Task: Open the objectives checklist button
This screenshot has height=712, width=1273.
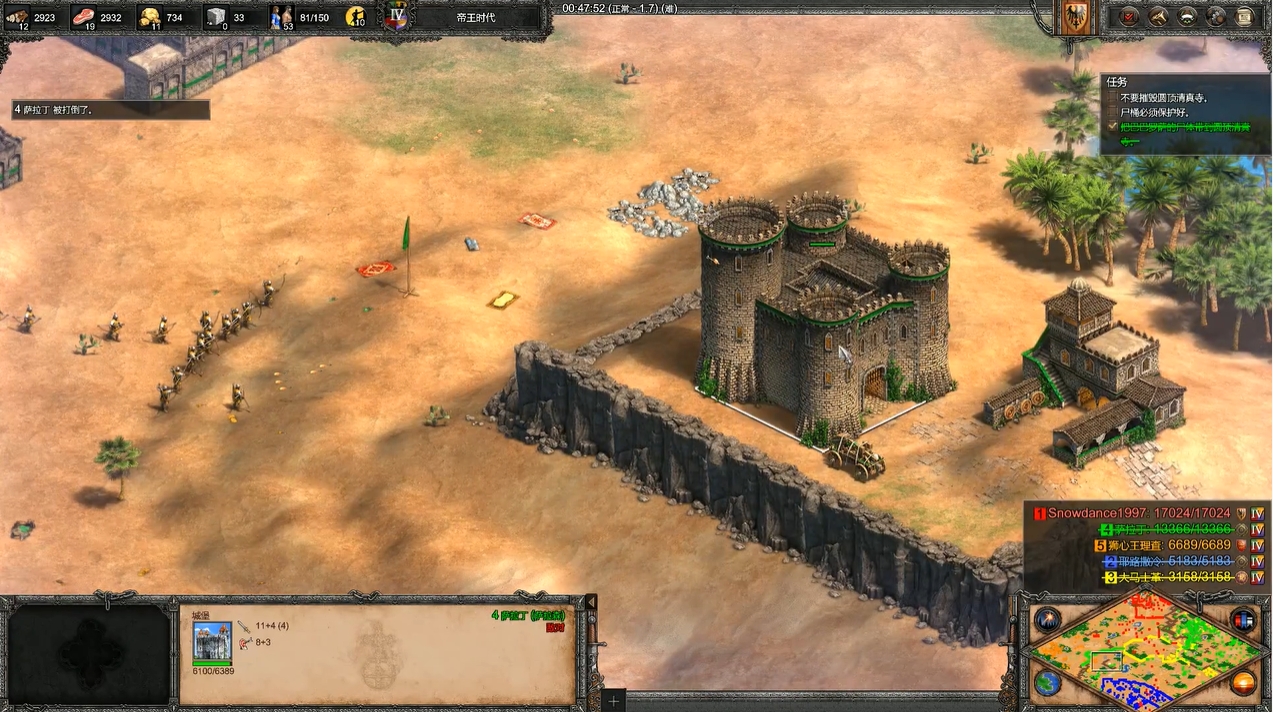Action: click(x=1129, y=16)
